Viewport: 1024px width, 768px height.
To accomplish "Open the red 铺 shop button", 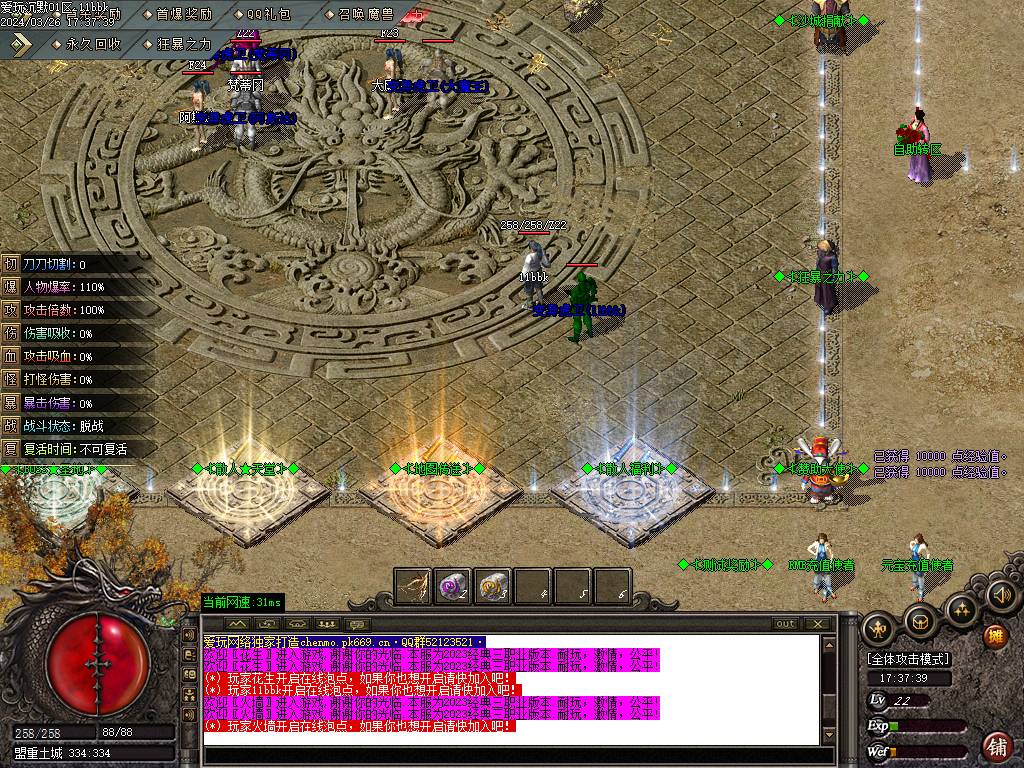I will pyautogui.click(x=996, y=745).
